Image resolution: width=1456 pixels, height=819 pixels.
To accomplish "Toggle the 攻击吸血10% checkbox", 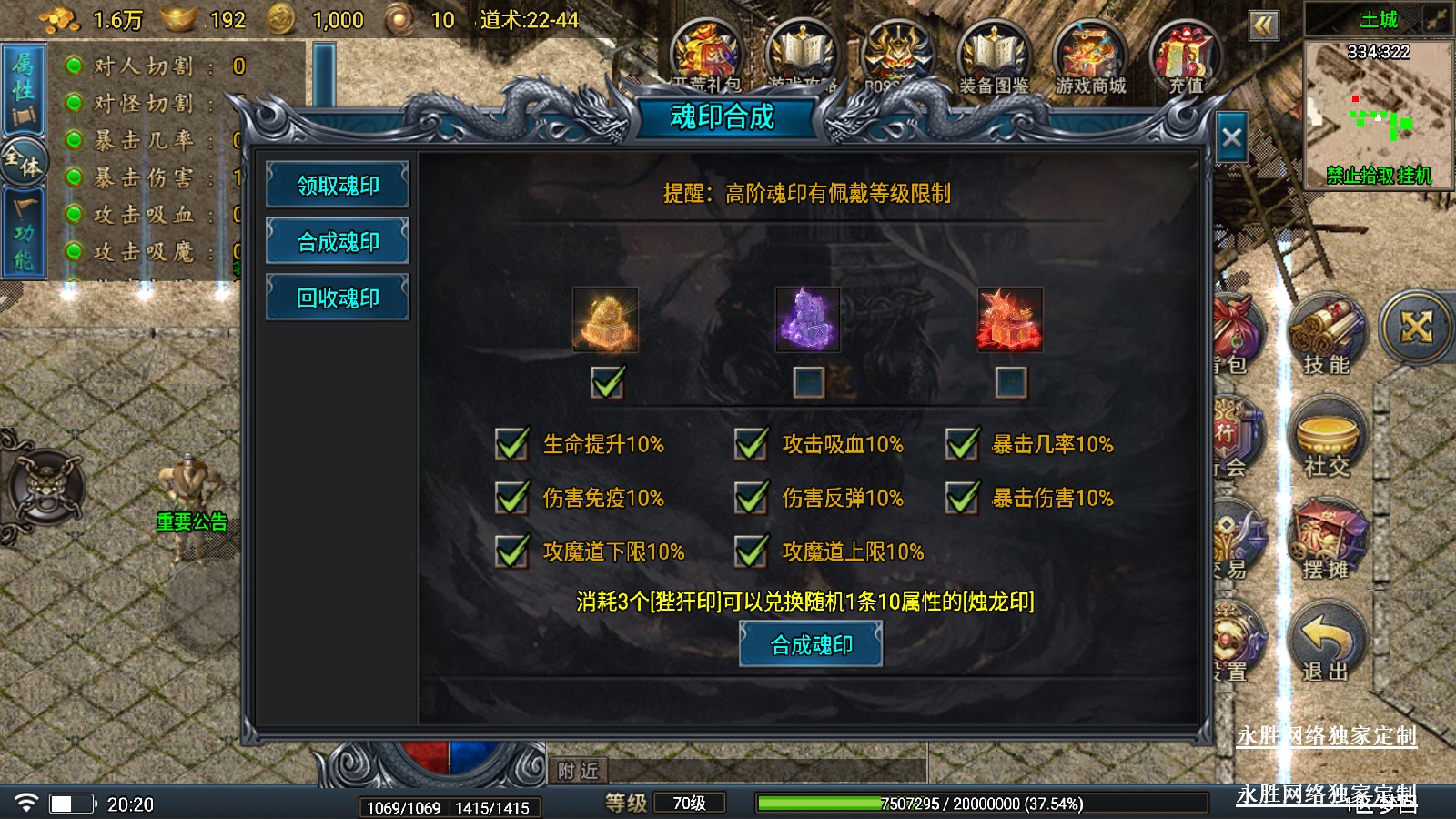I will coord(751,444).
